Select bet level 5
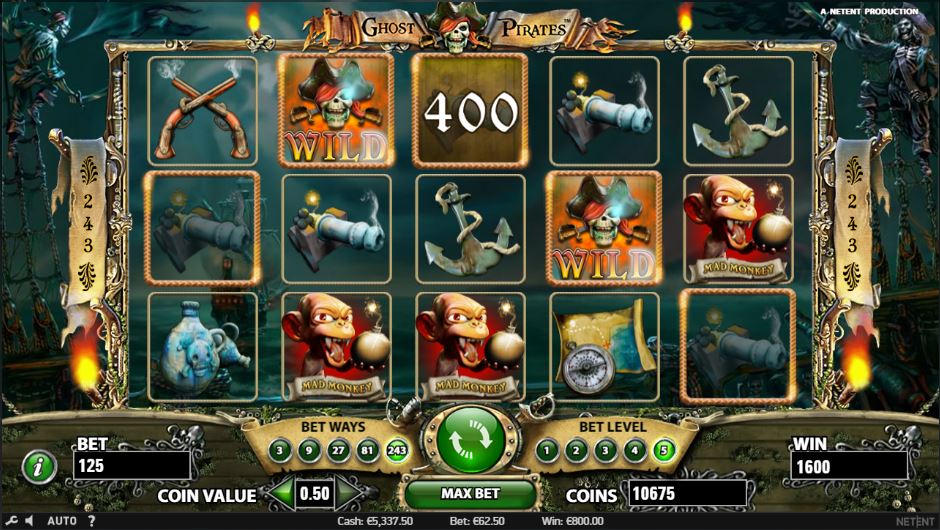The width and height of the screenshot is (940, 530). [x=662, y=451]
